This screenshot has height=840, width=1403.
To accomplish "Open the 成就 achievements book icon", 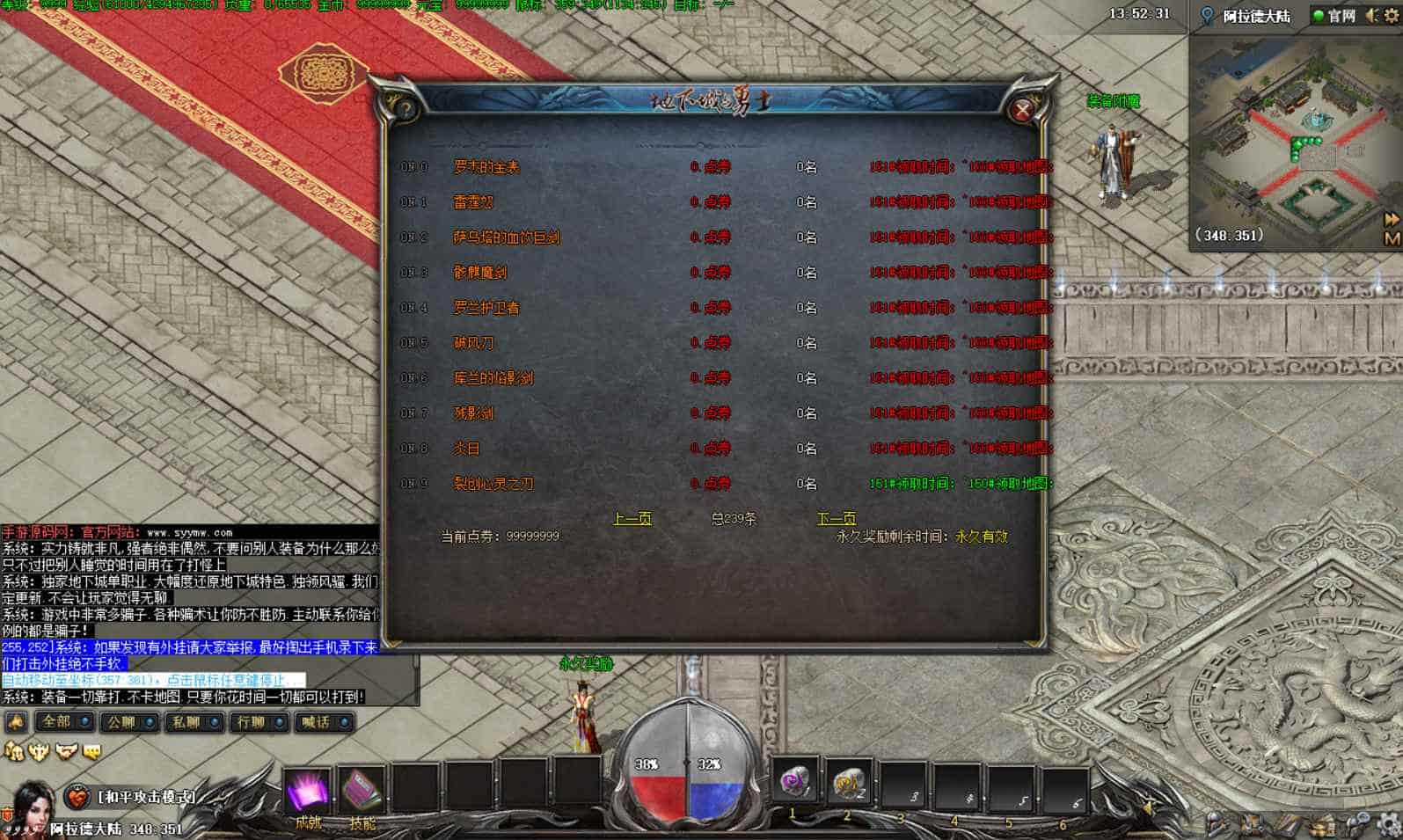I will (x=308, y=791).
